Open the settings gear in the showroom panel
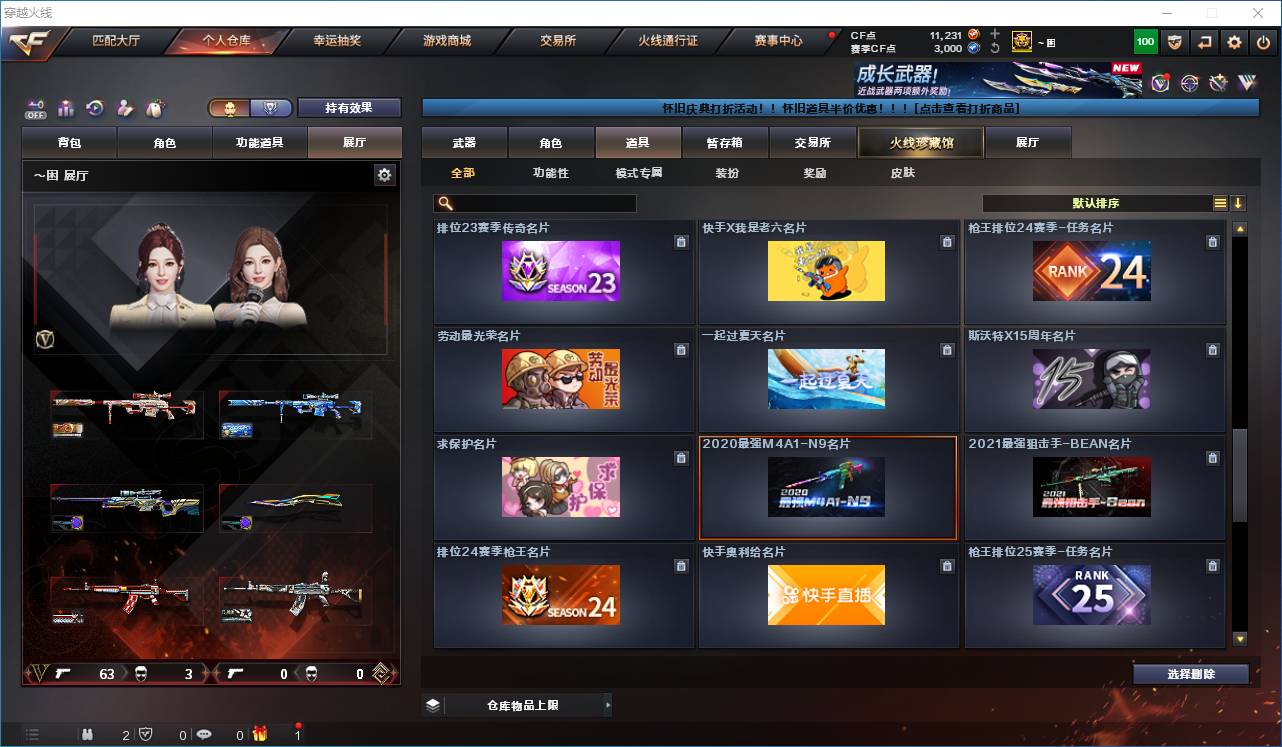This screenshot has height=747, width=1282. [385, 174]
